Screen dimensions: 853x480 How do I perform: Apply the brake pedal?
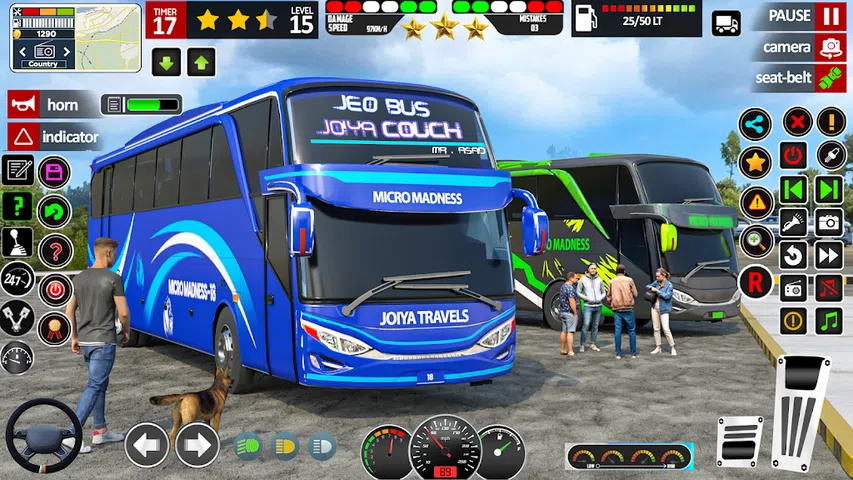pyautogui.click(x=739, y=441)
